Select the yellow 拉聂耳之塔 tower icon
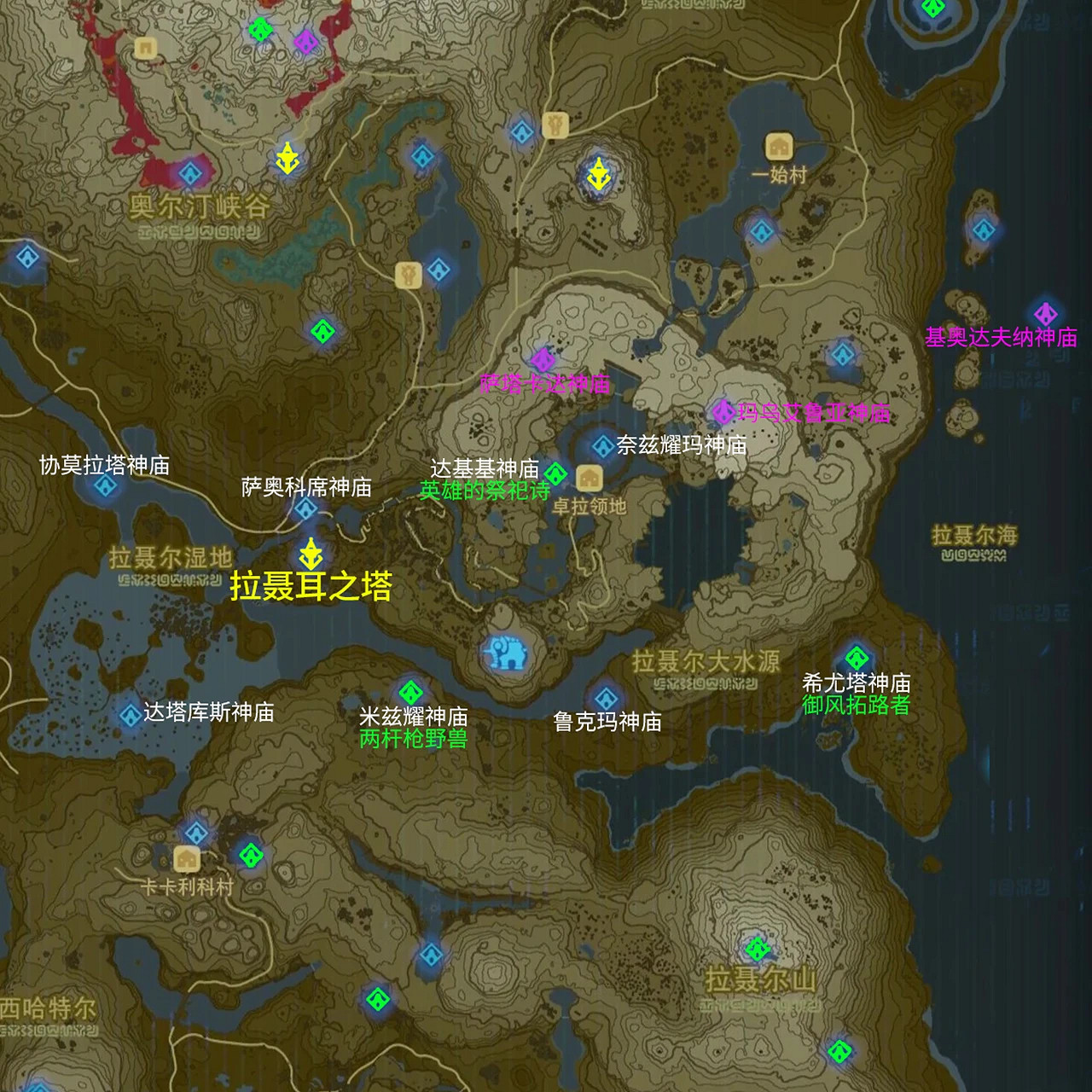Screen dimensions: 1092x1092 311,555
